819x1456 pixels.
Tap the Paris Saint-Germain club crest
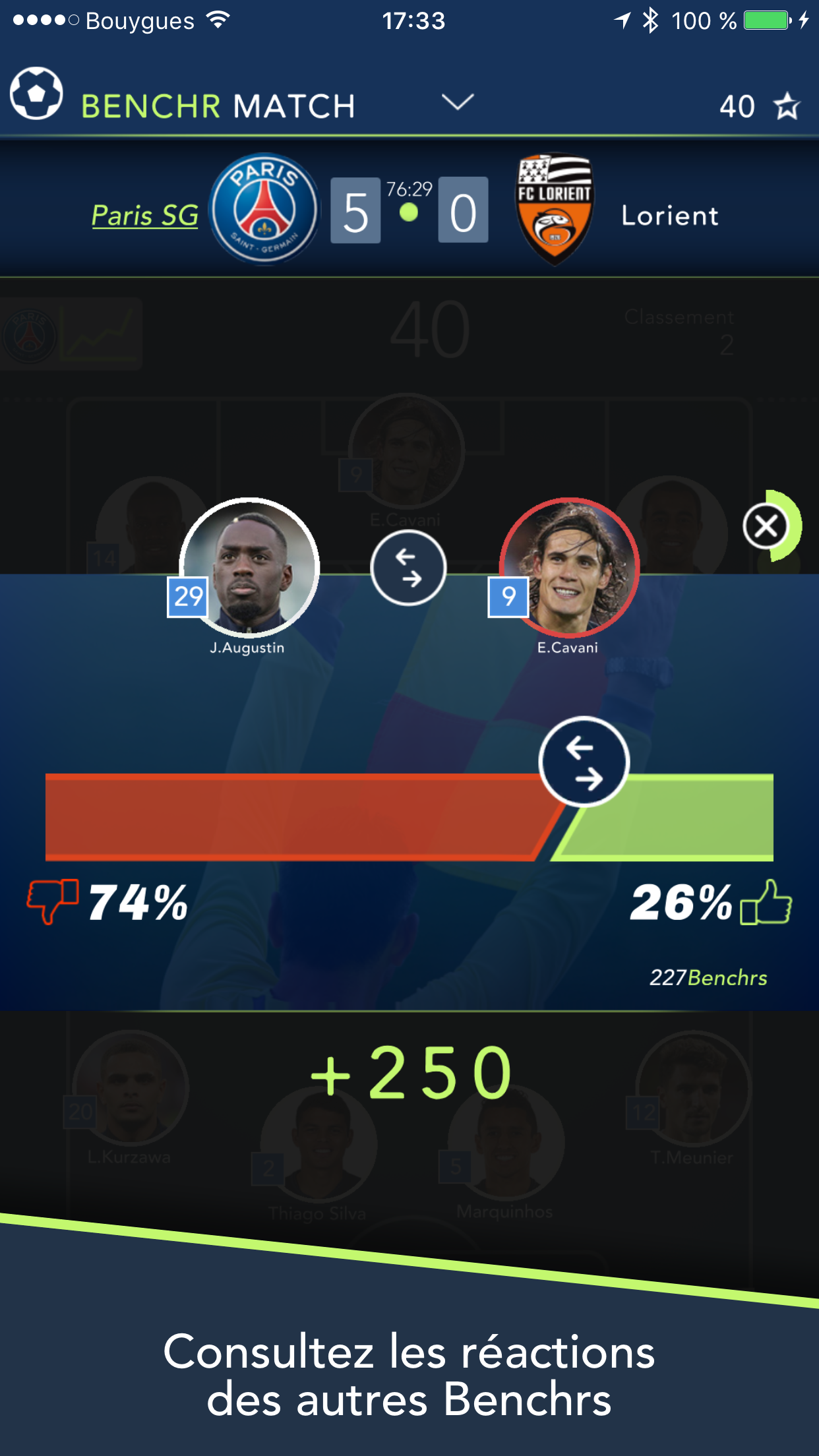coord(264,210)
